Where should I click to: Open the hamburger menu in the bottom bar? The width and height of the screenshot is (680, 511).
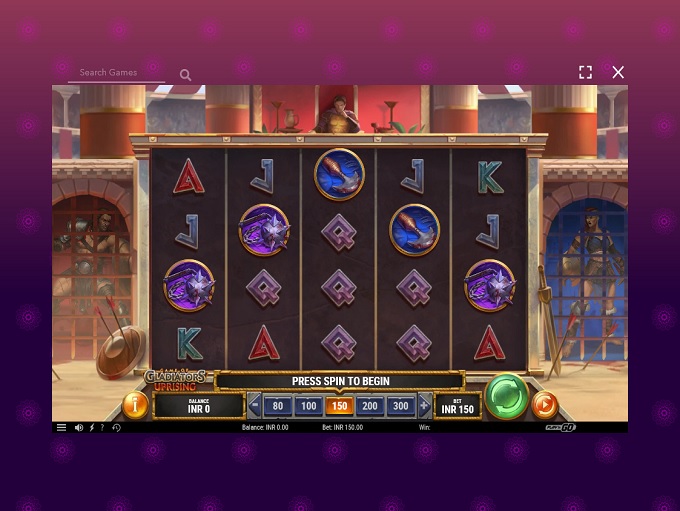click(x=61, y=428)
